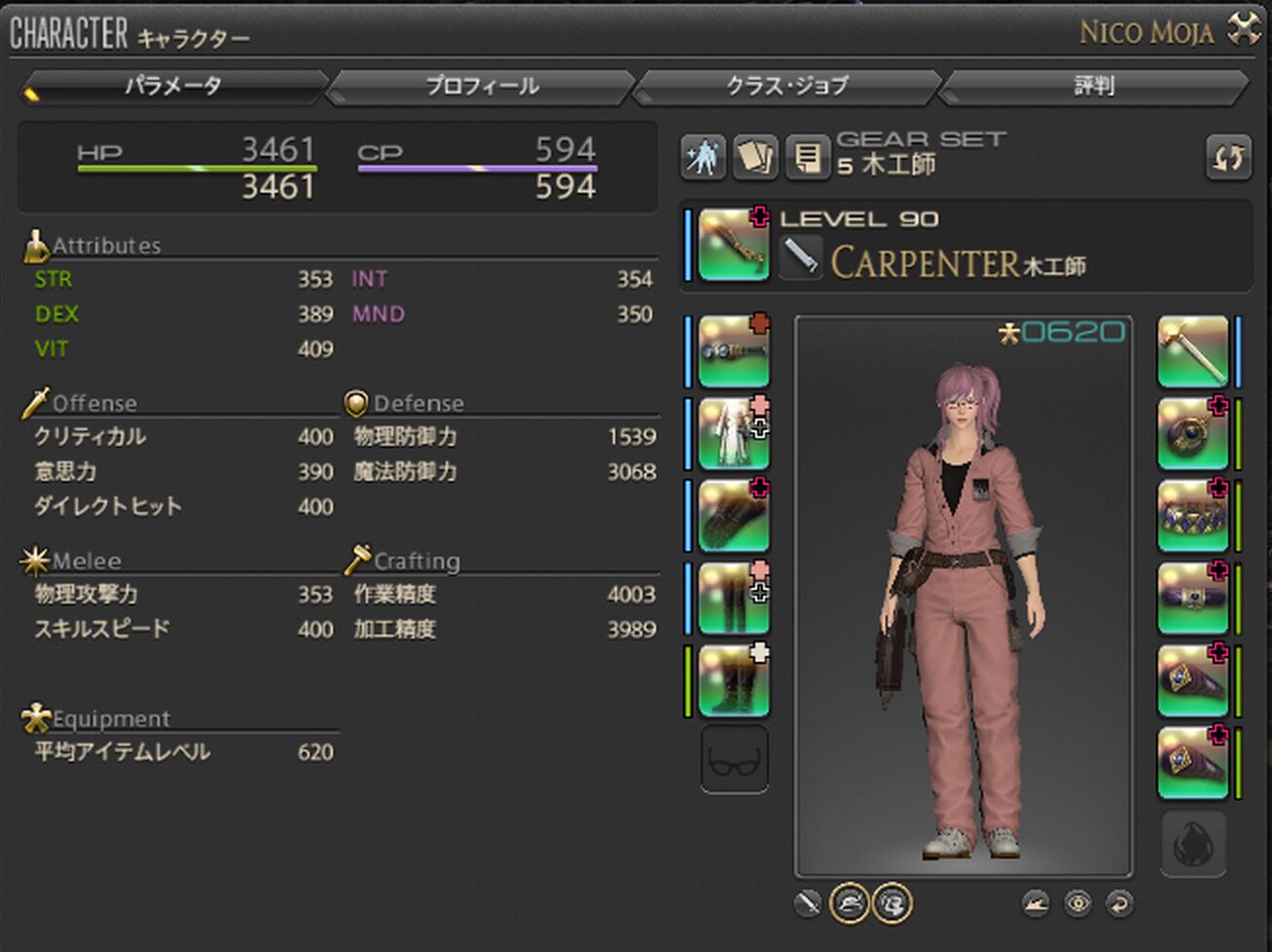
Task: Select the necklace equipment slot
Action: point(1192,516)
